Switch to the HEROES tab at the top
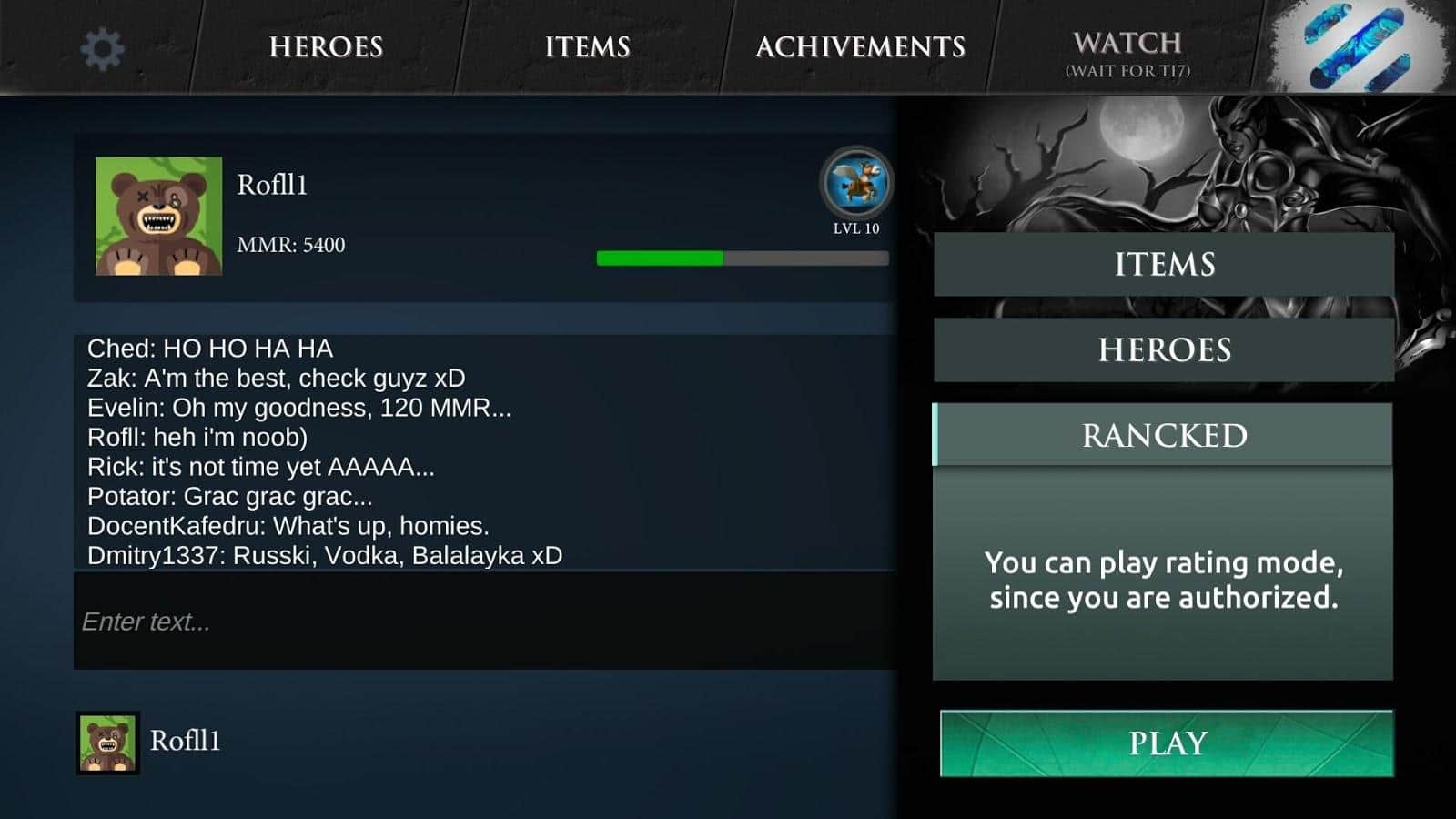The height and width of the screenshot is (819, 1456). click(x=324, y=47)
